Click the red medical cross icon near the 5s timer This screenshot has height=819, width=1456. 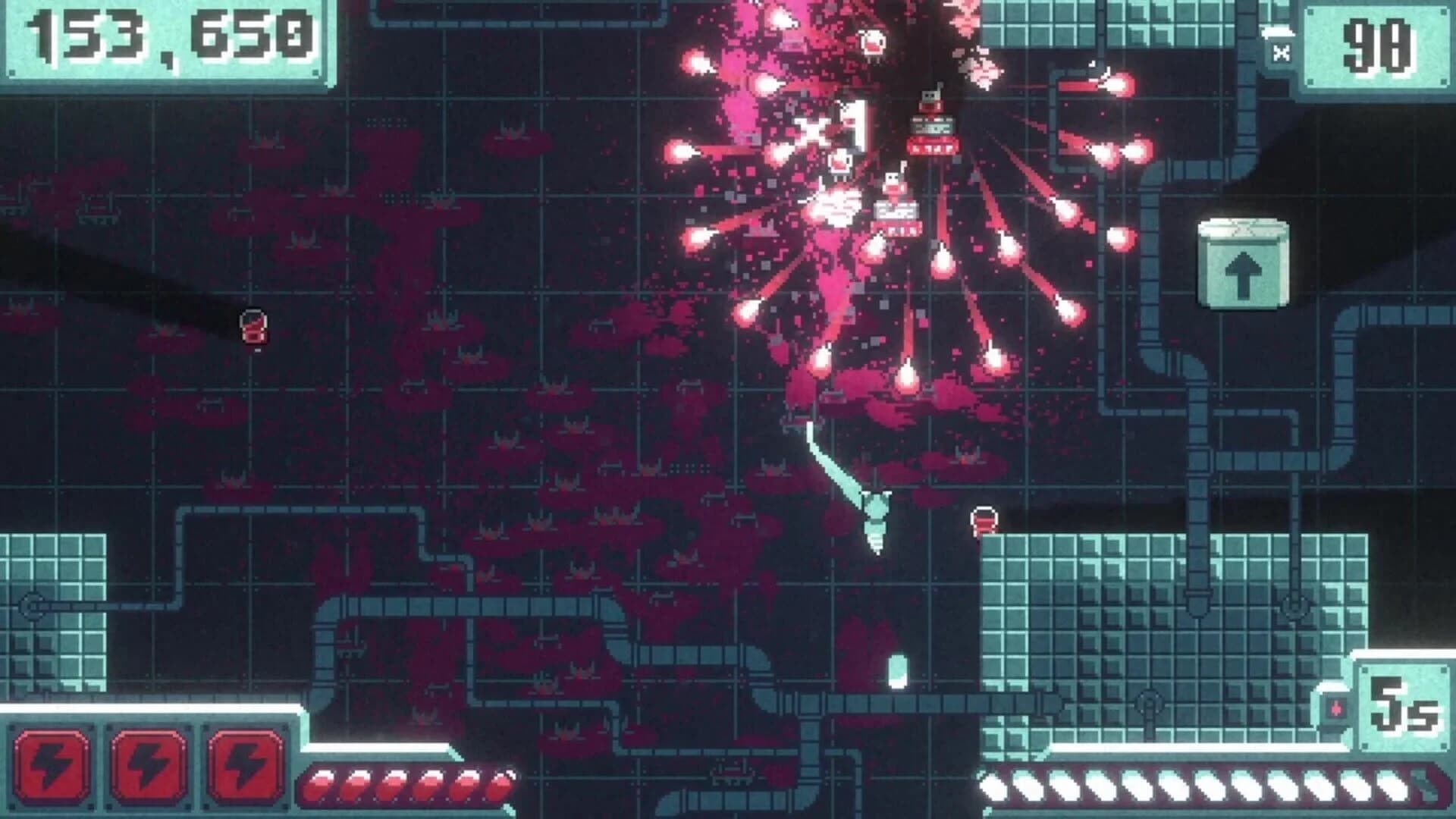[x=1338, y=707]
